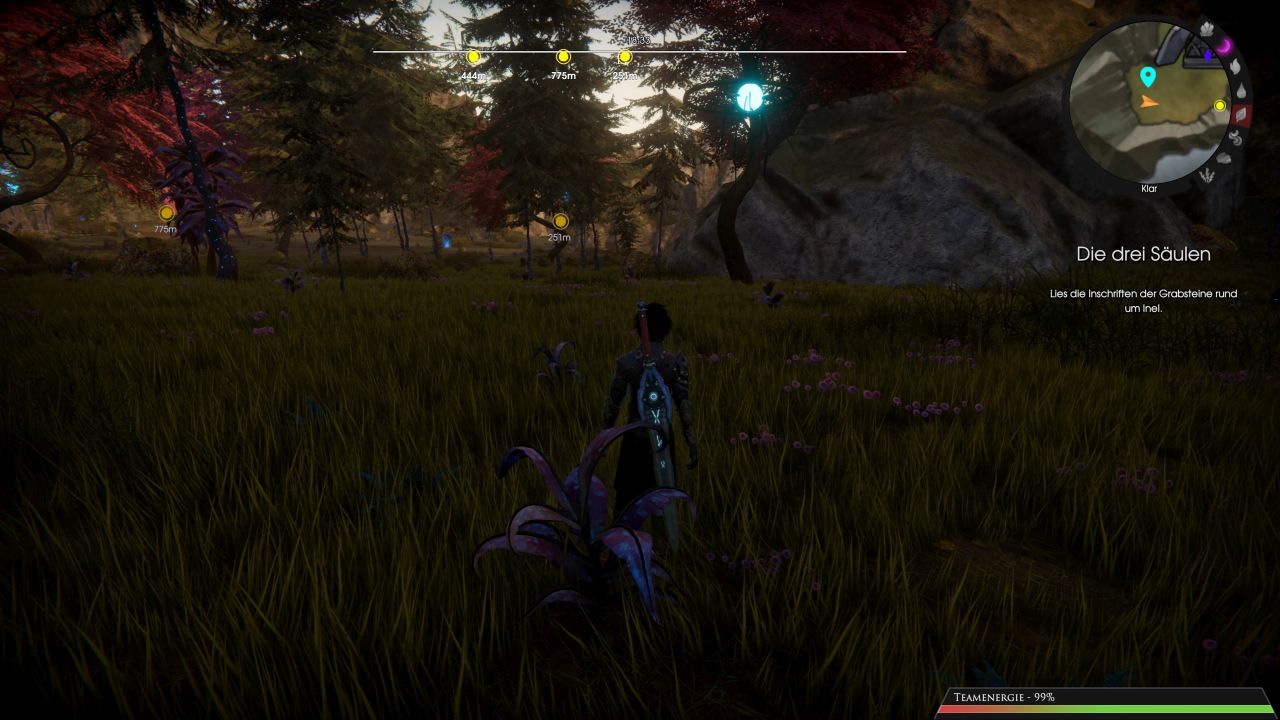Click the silver droplet icon on the minimap ring
This screenshot has width=1280, height=720.
[1240, 89]
